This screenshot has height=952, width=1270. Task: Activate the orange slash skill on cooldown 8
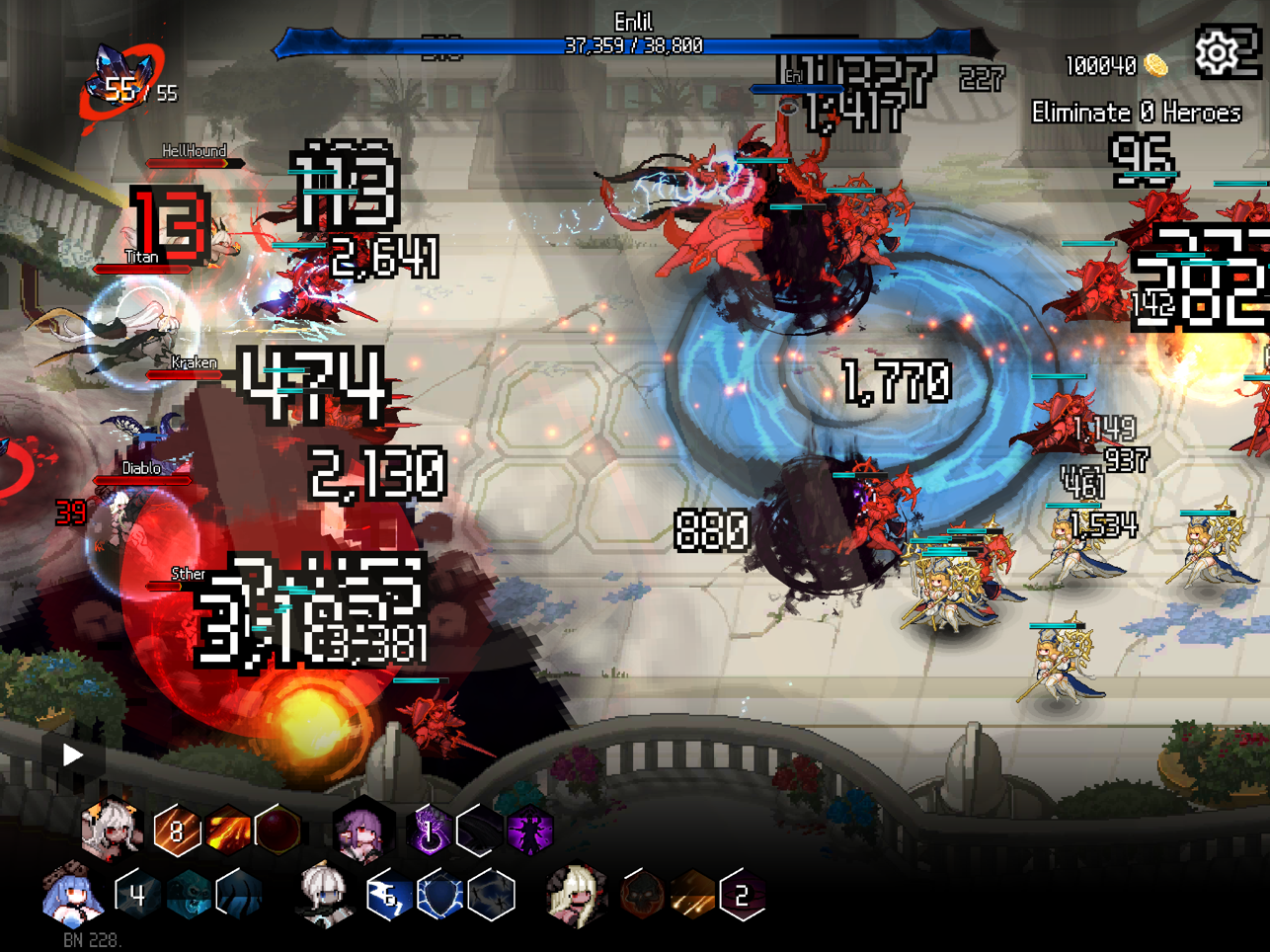coord(177,831)
